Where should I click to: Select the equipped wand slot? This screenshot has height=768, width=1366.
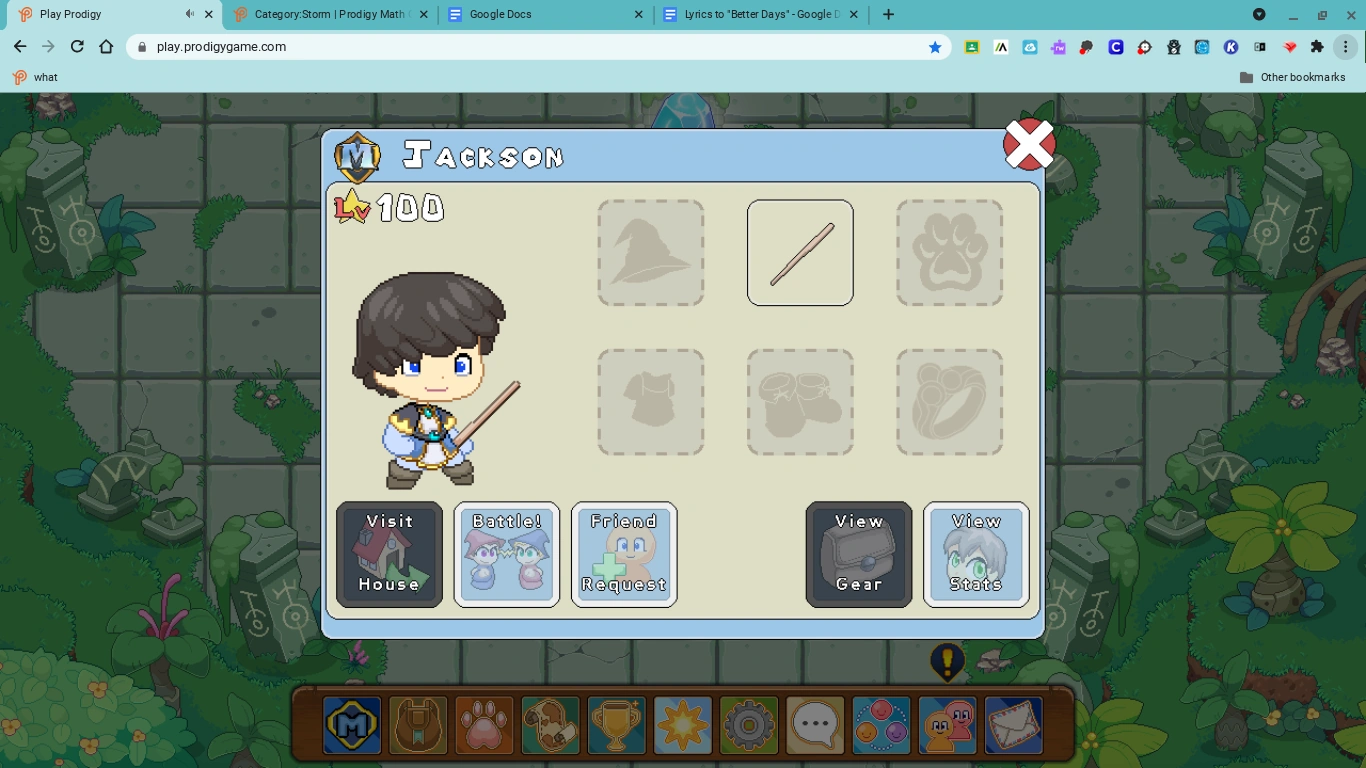[800, 252]
